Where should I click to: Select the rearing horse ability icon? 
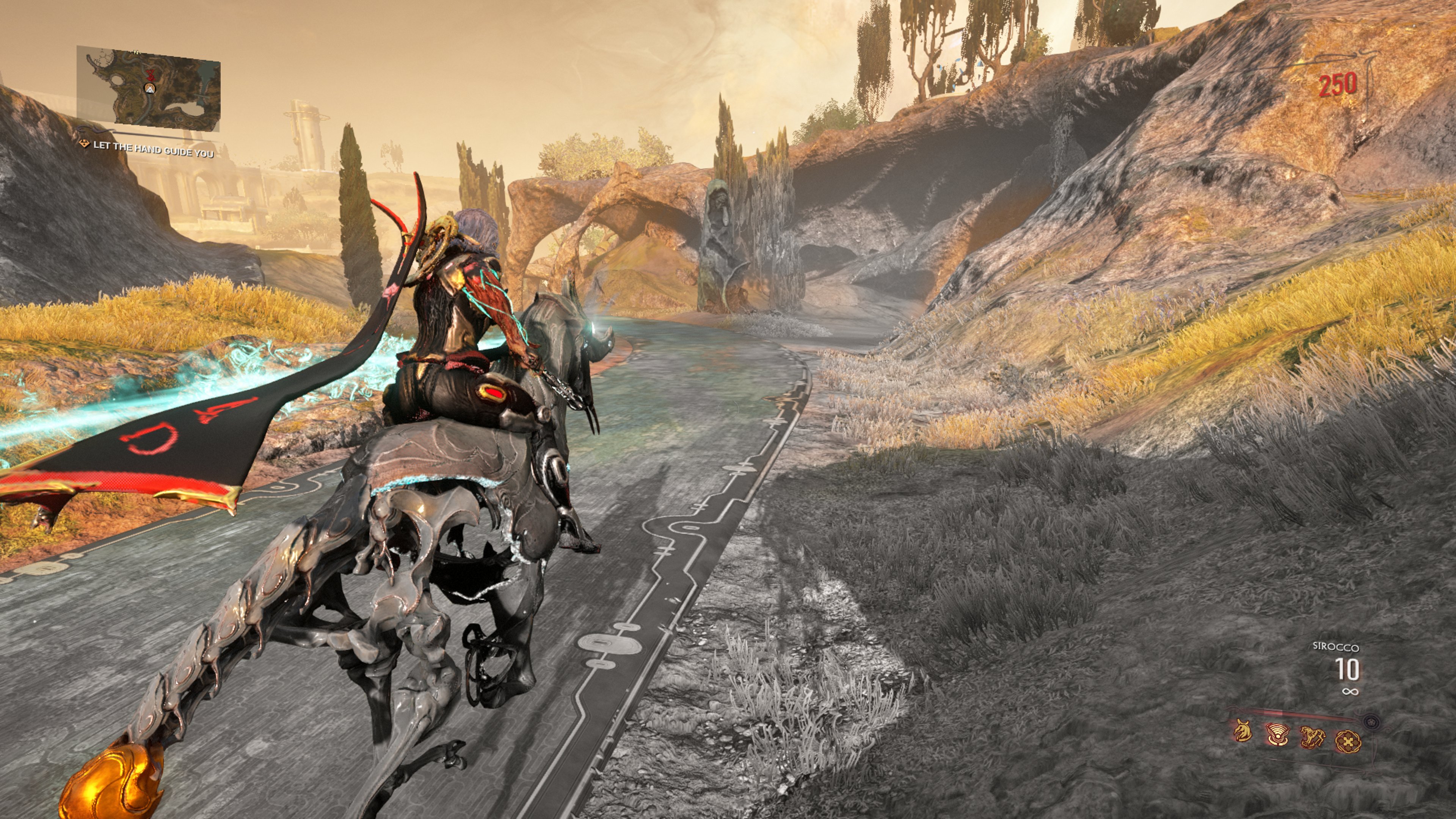[x=1313, y=736]
